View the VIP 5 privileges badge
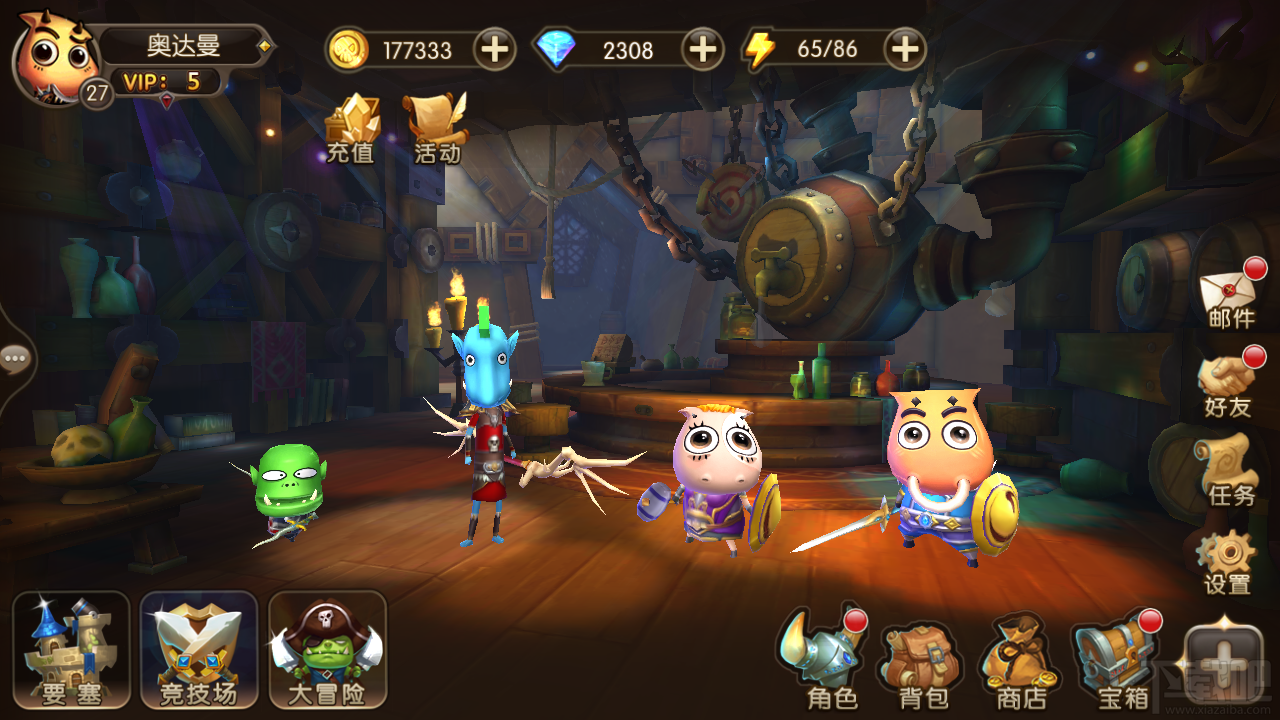Screen dimensions: 1280x720 click(166, 81)
